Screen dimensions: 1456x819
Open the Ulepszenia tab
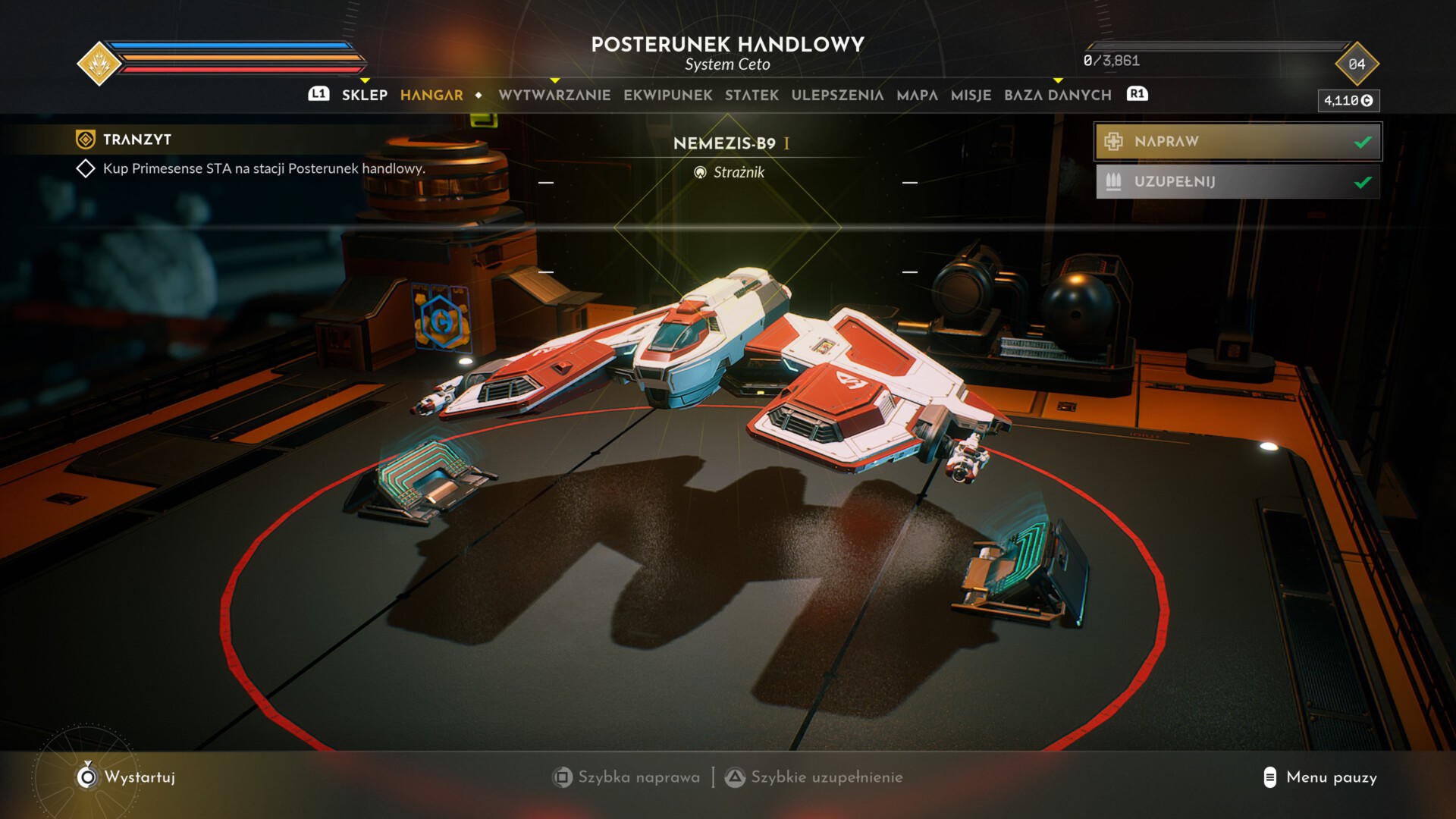tap(837, 95)
